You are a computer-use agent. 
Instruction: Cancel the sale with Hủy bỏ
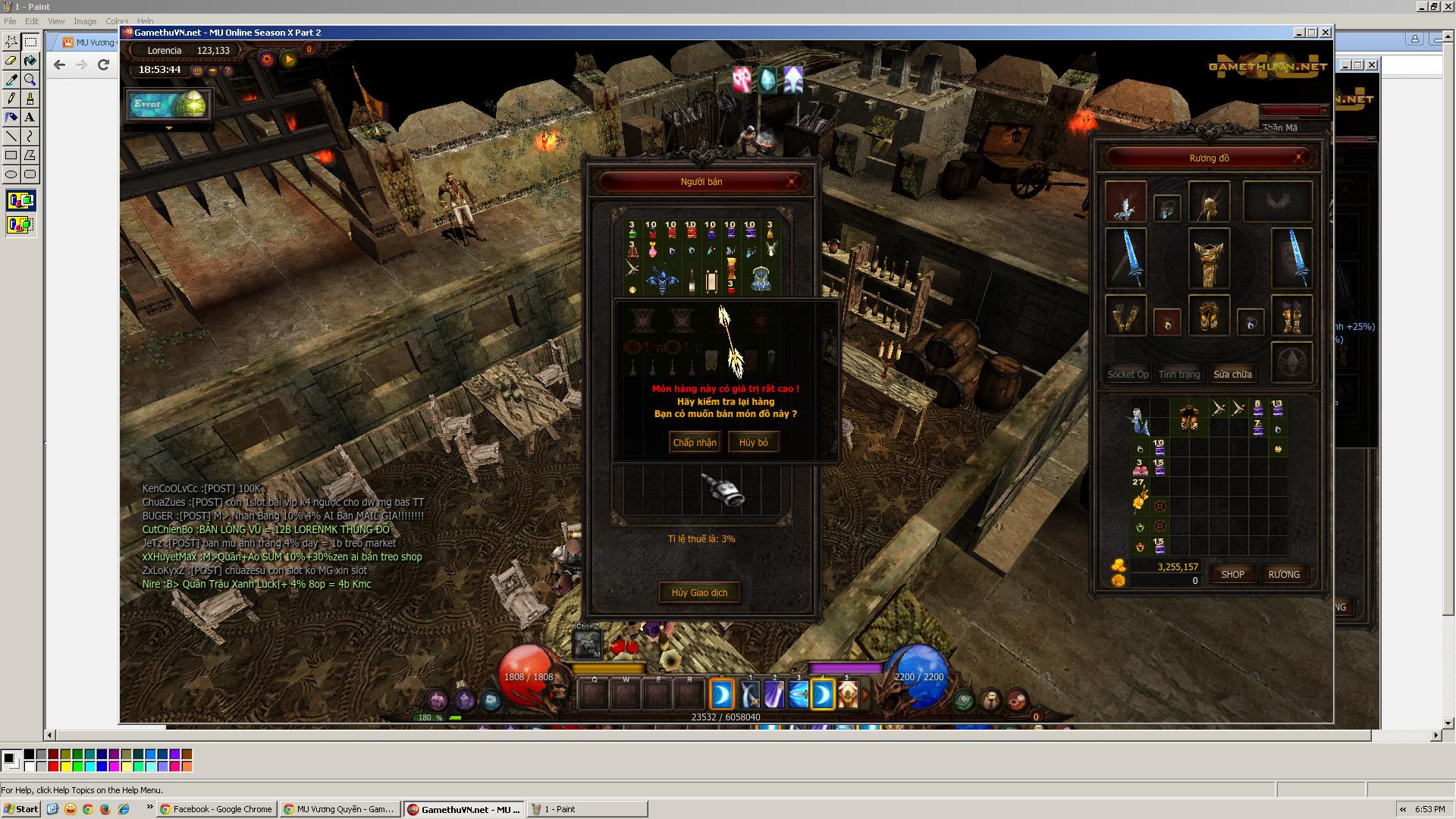pyautogui.click(x=753, y=442)
